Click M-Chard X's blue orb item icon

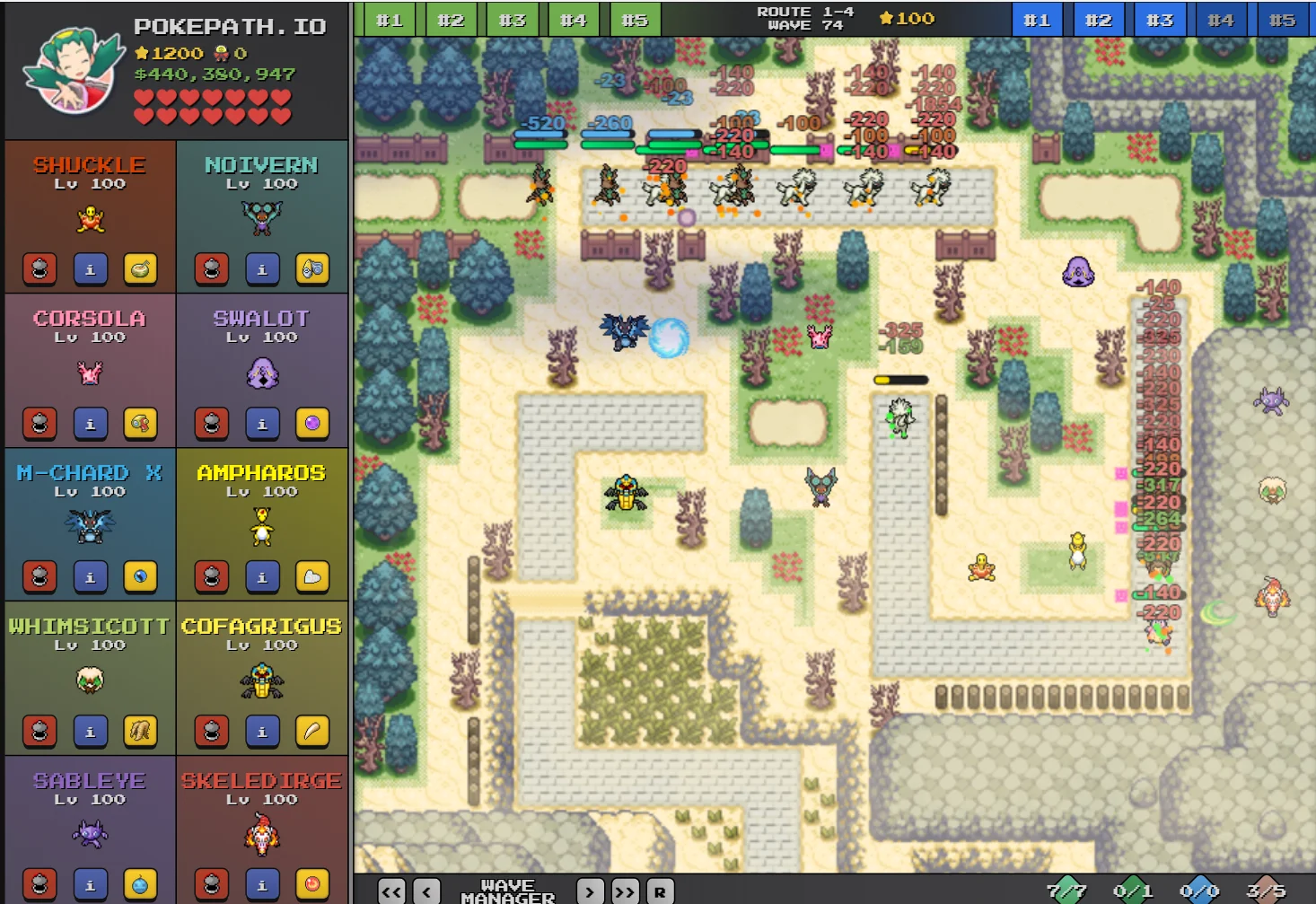point(141,577)
